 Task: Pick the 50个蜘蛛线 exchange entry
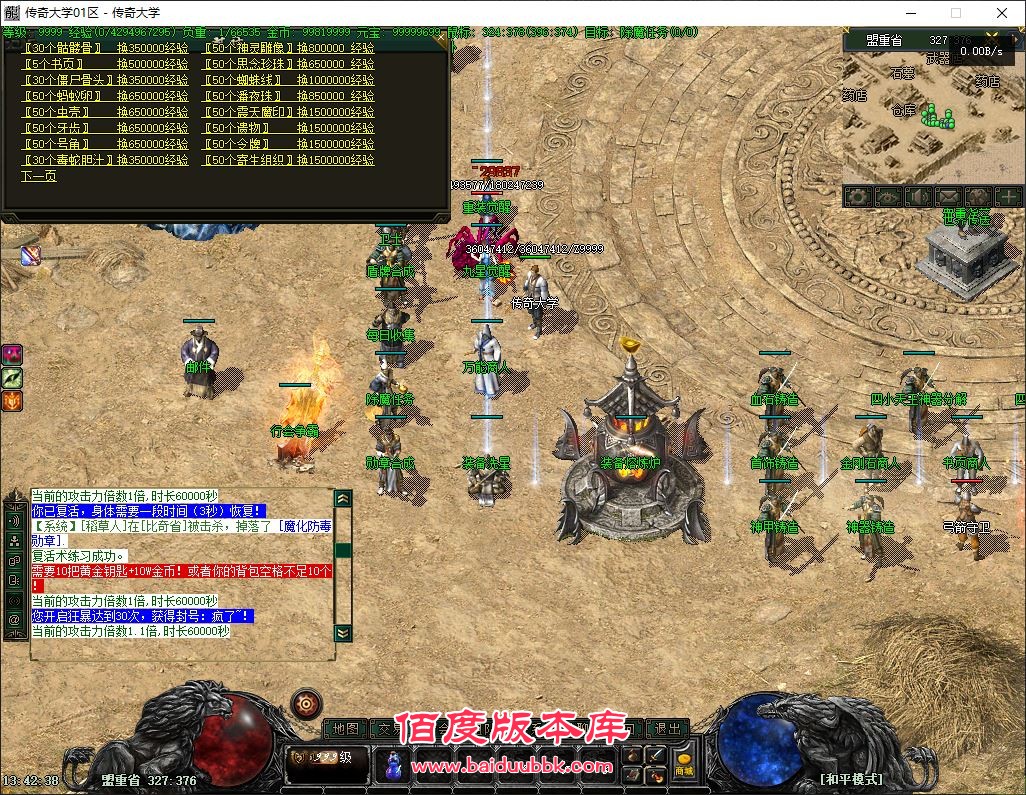click(x=247, y=80)
